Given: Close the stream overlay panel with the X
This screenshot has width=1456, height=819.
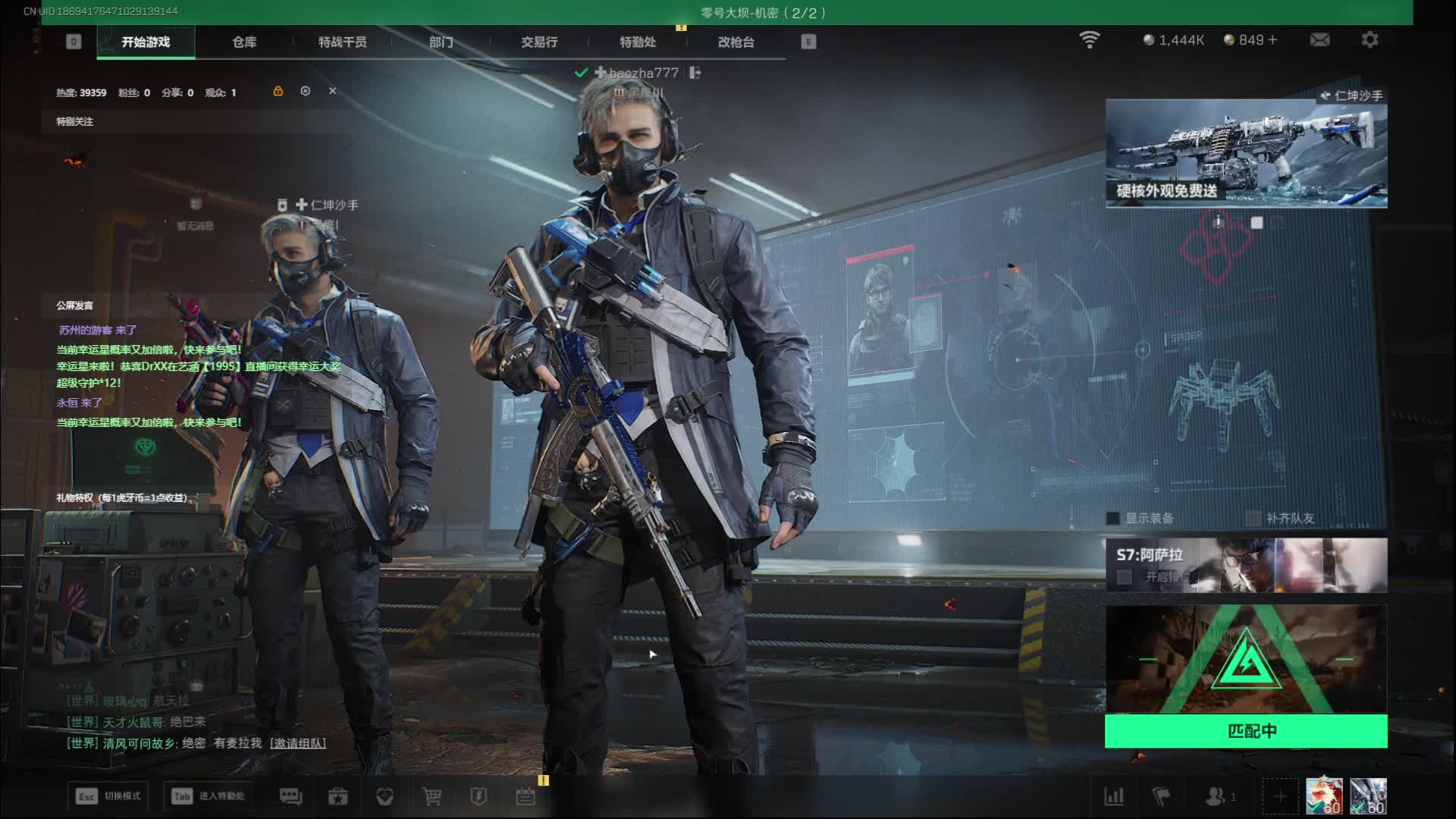Looking at the screenshot, I should point(332,91).
